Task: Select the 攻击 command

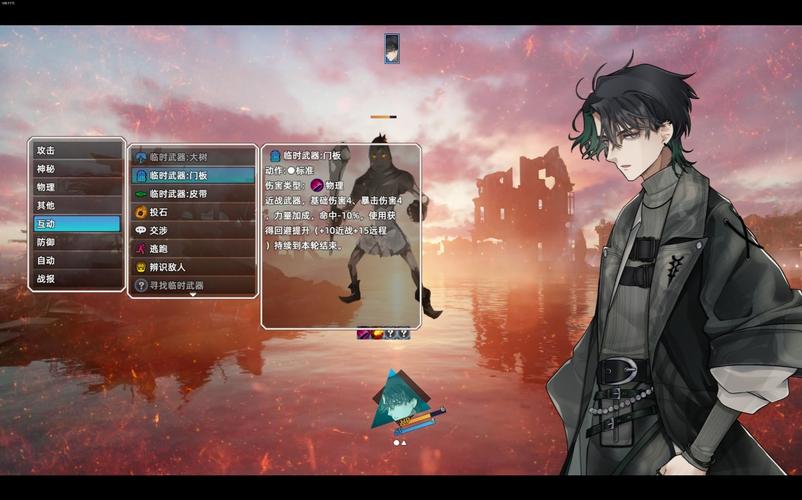Action: tap(76, 150)
